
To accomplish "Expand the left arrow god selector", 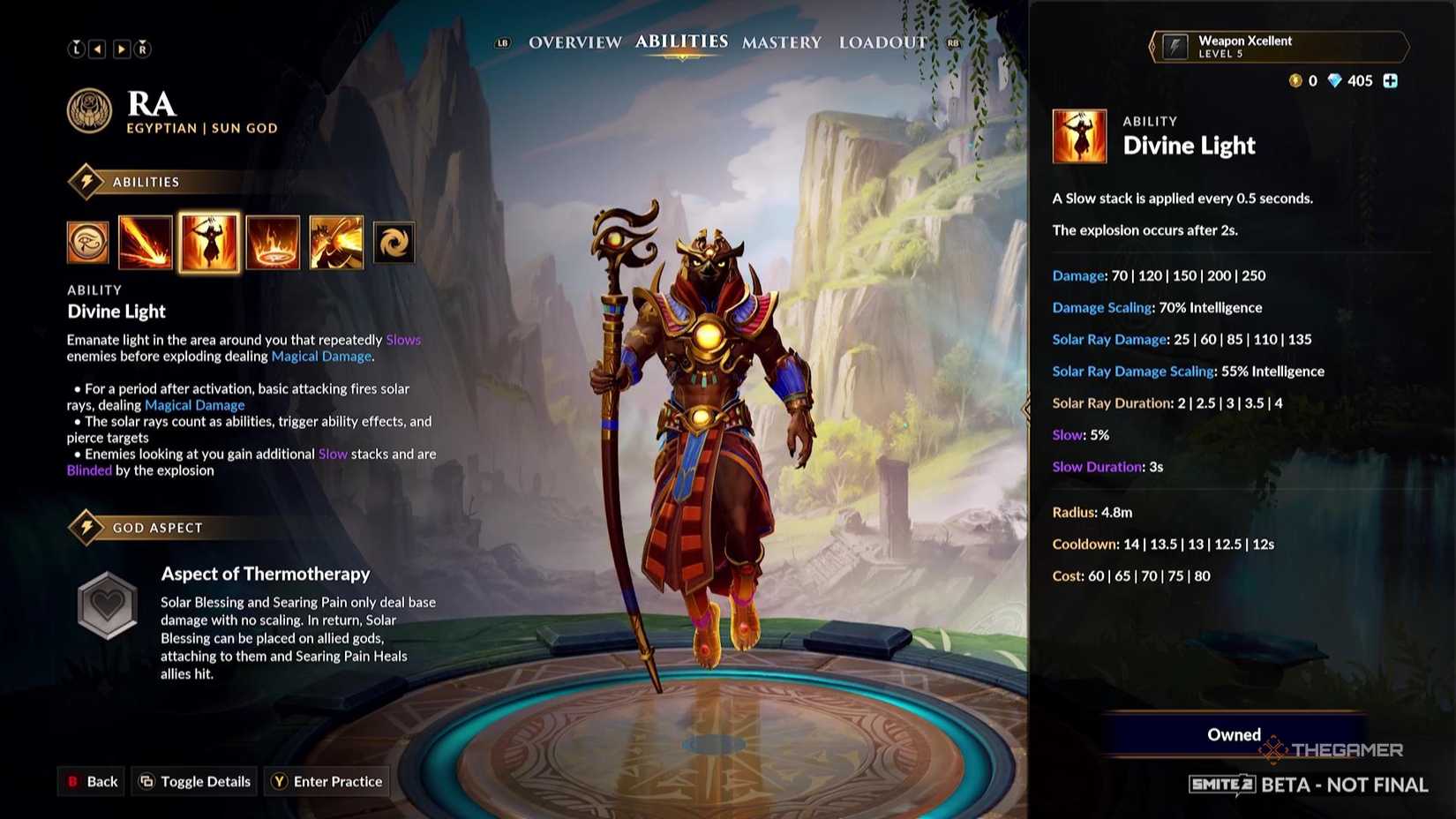I will pyautogui.click(x=99, y=49).
